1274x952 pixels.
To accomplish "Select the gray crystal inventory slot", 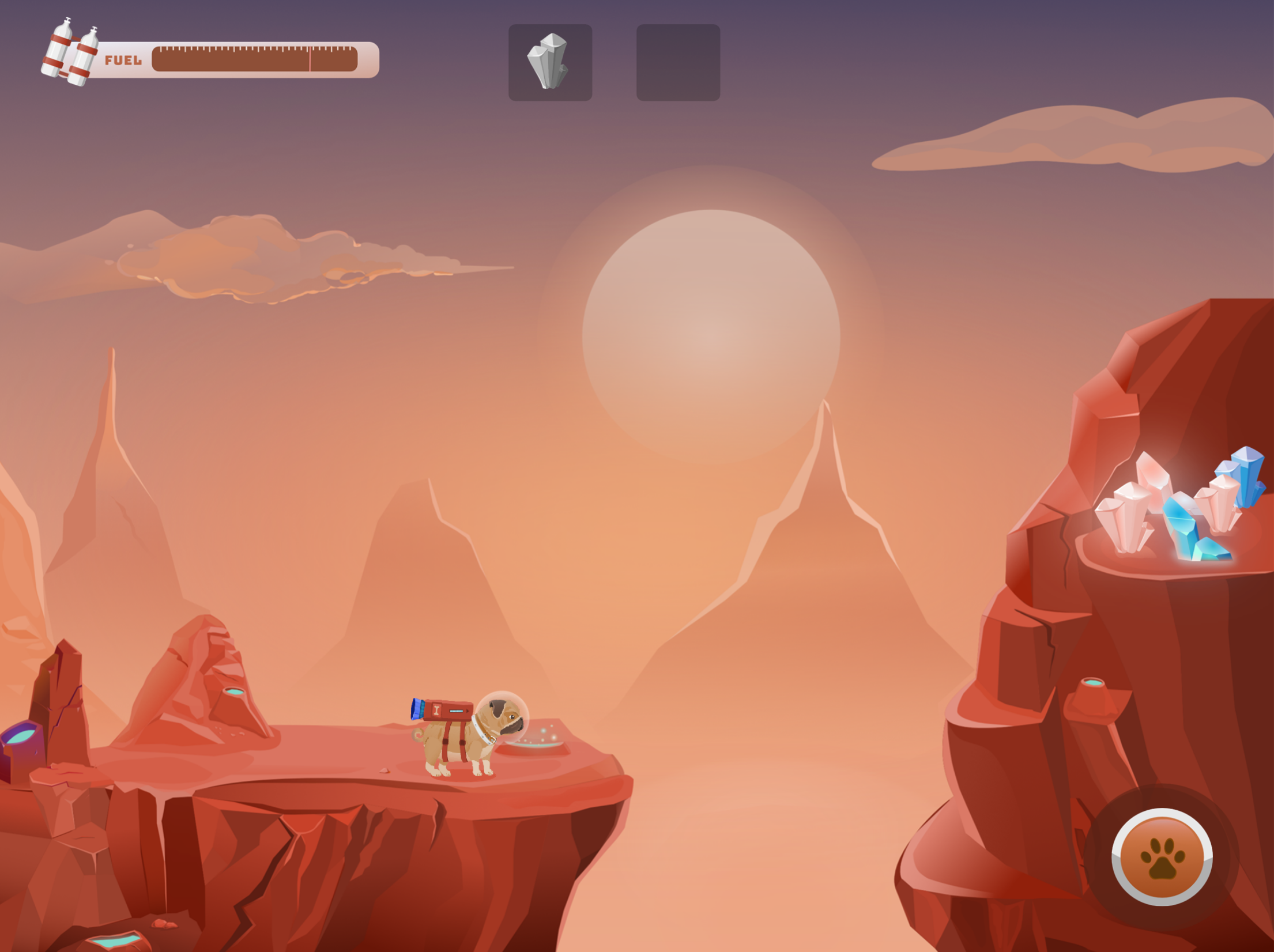I will (550, 62).
